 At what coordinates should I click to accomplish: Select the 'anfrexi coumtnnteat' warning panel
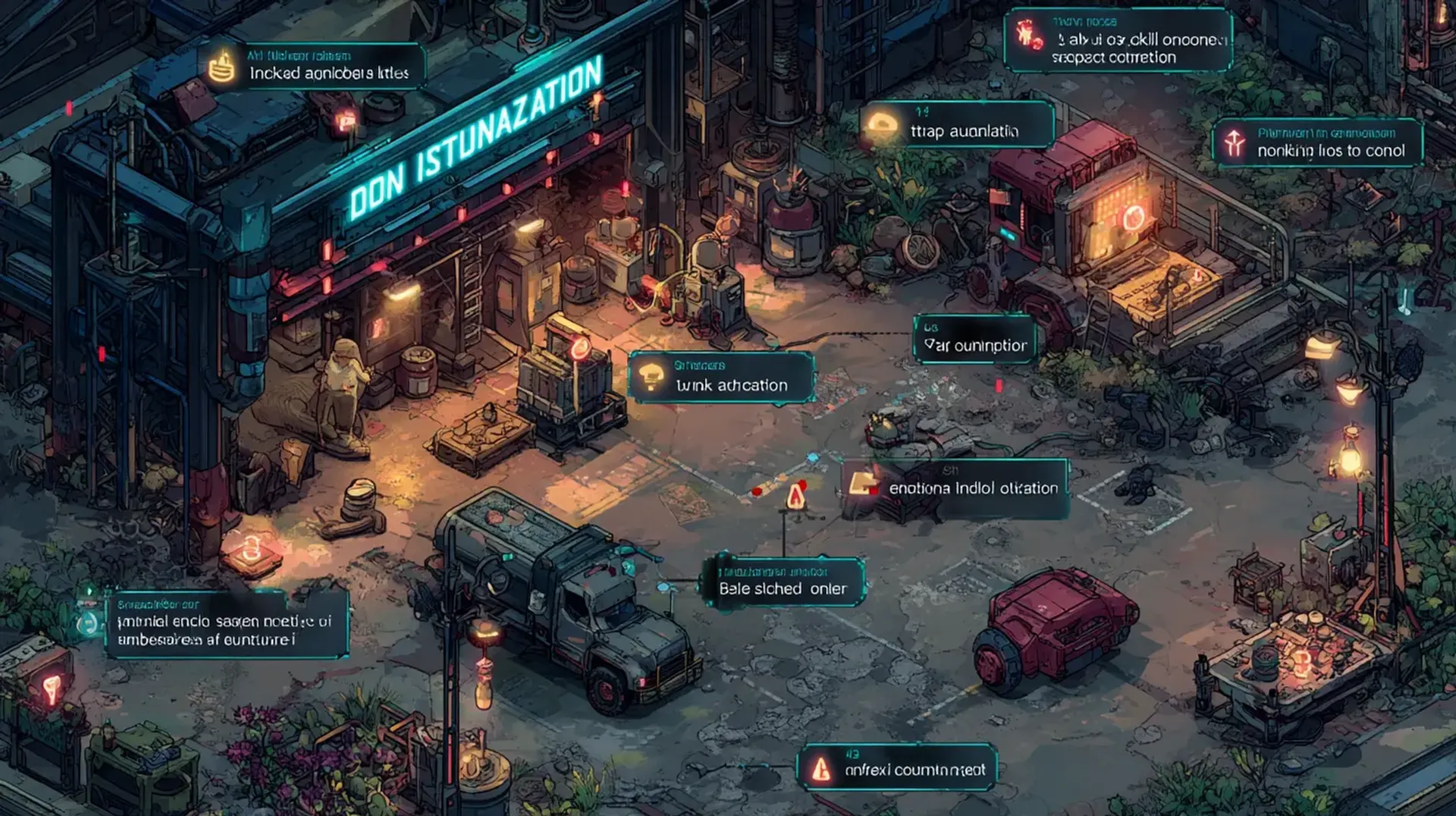(897, 767)
